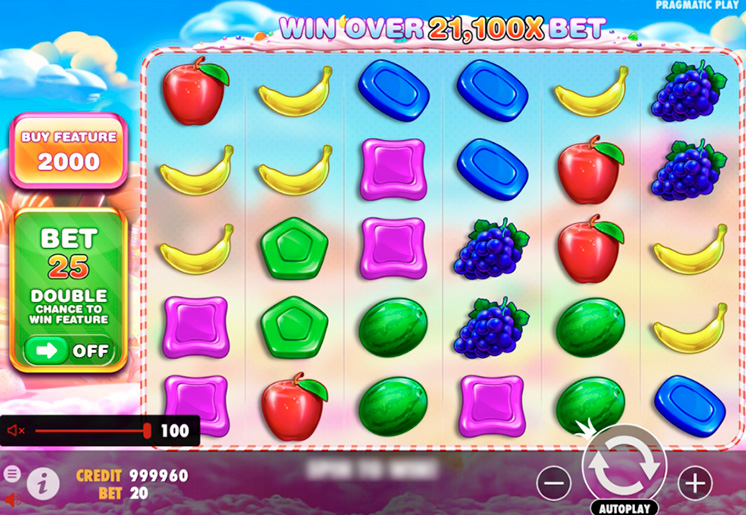Buy the feature for 2000

68,151
